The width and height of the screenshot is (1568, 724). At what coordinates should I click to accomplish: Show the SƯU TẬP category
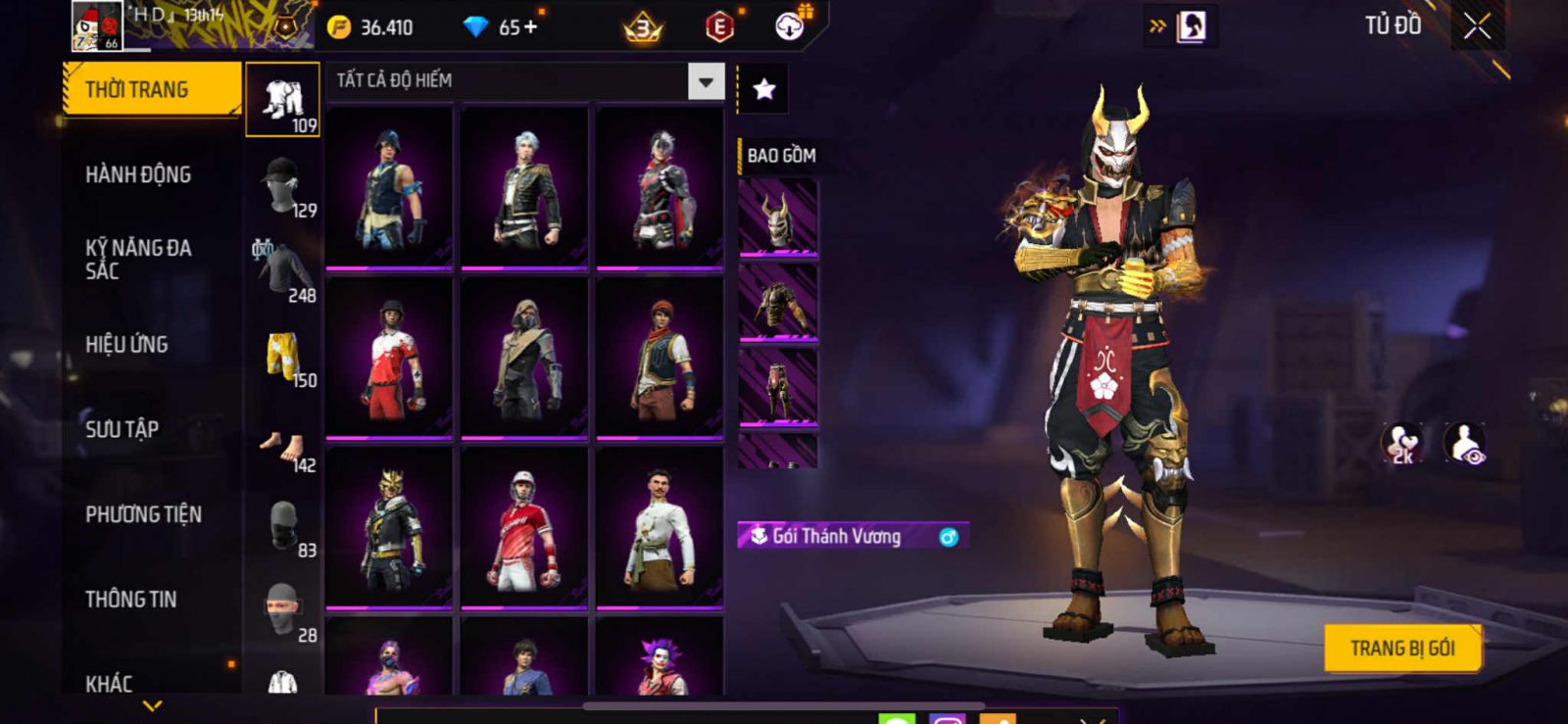pos(122,429)
